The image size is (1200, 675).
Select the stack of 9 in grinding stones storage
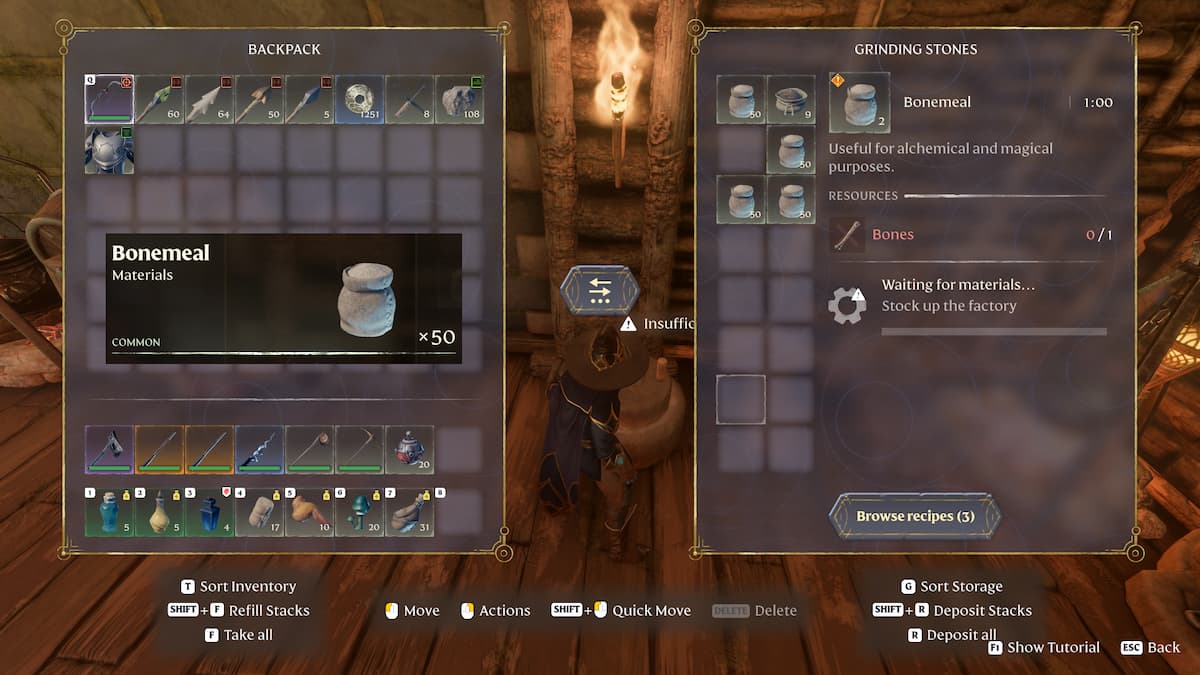click(791, 99)
